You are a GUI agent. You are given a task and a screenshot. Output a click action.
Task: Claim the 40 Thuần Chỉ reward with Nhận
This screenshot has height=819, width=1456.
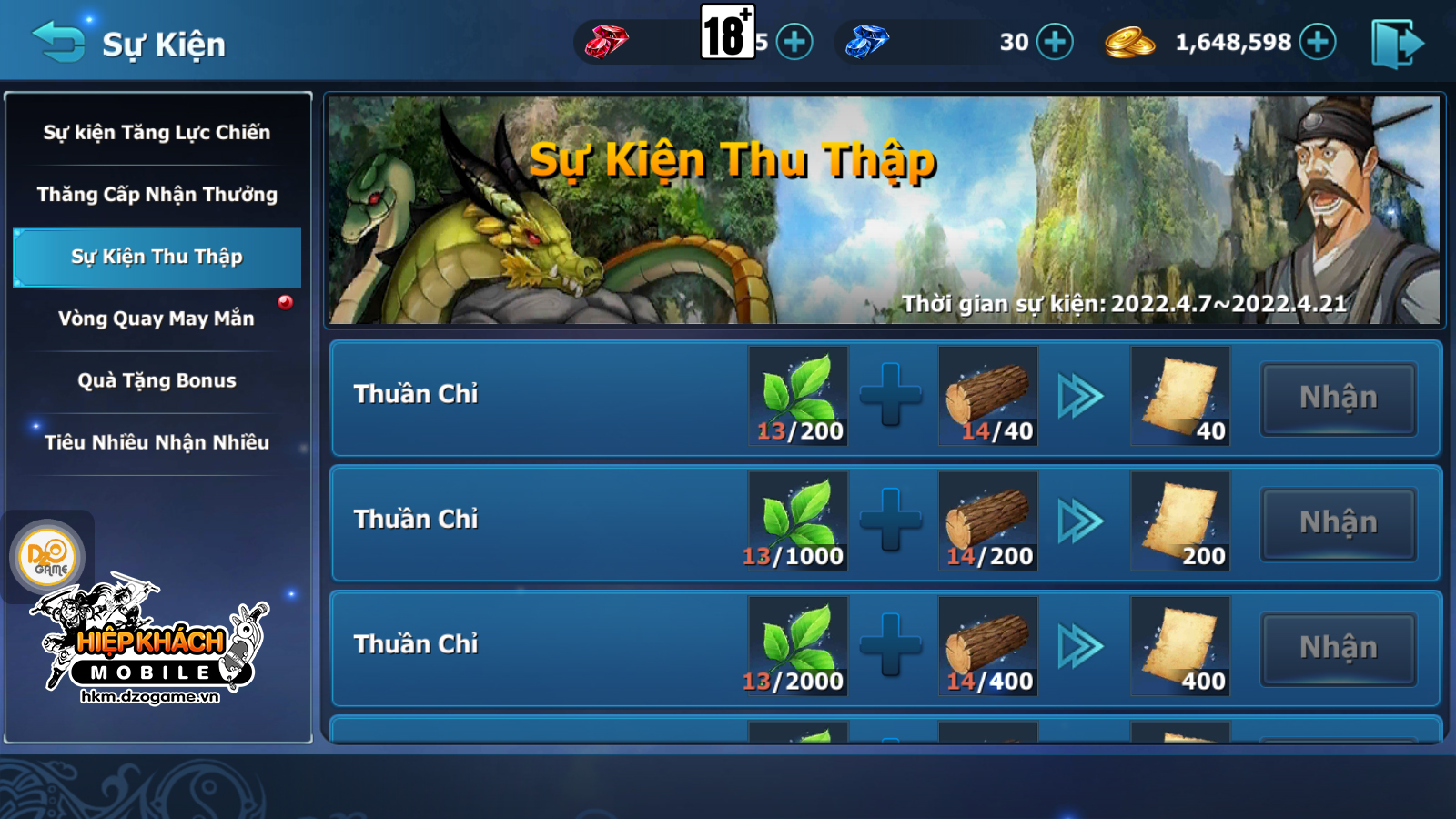point(1338,398)
